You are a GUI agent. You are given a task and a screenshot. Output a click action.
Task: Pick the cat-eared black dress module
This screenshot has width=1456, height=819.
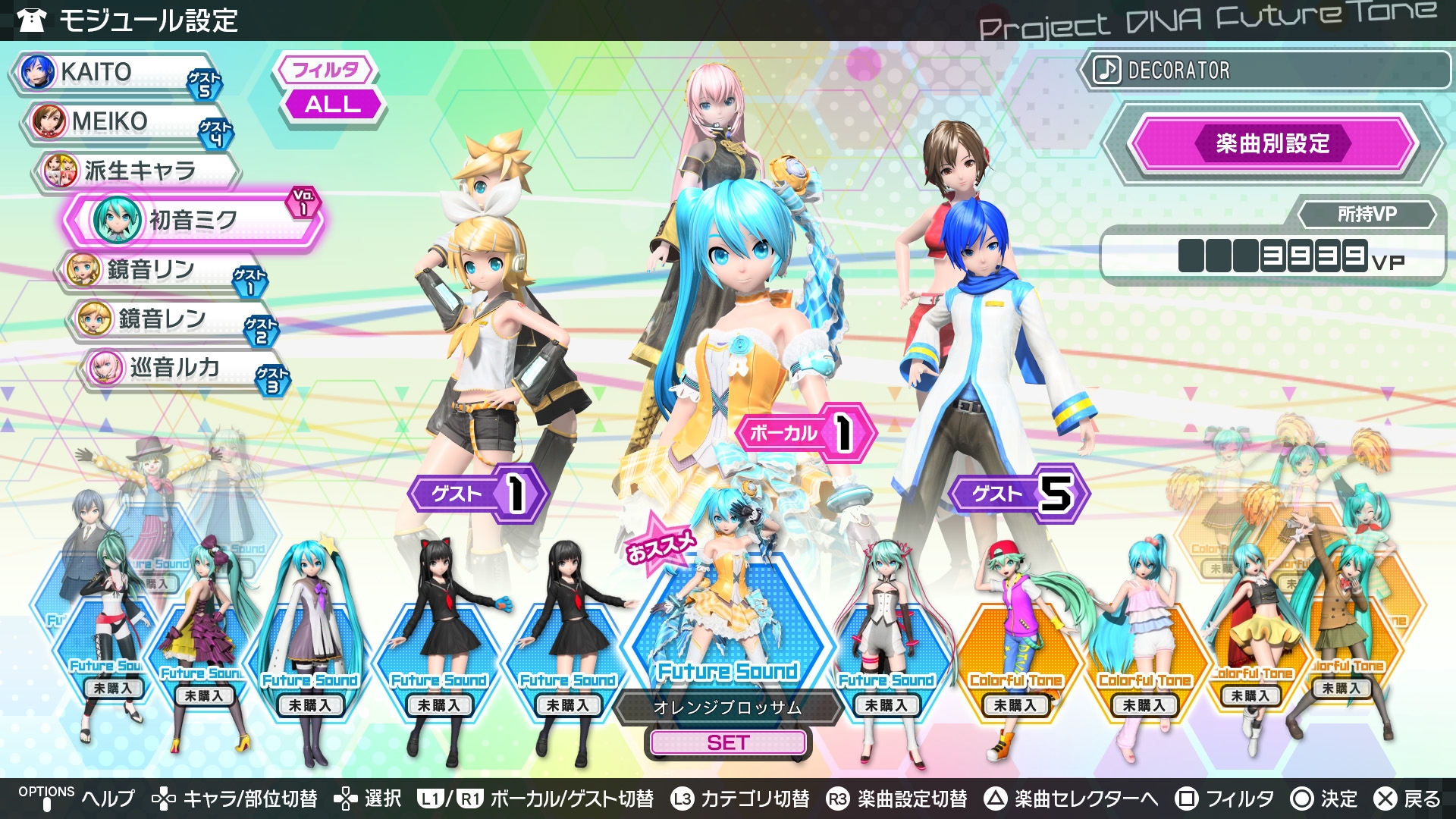pos(440,645)
